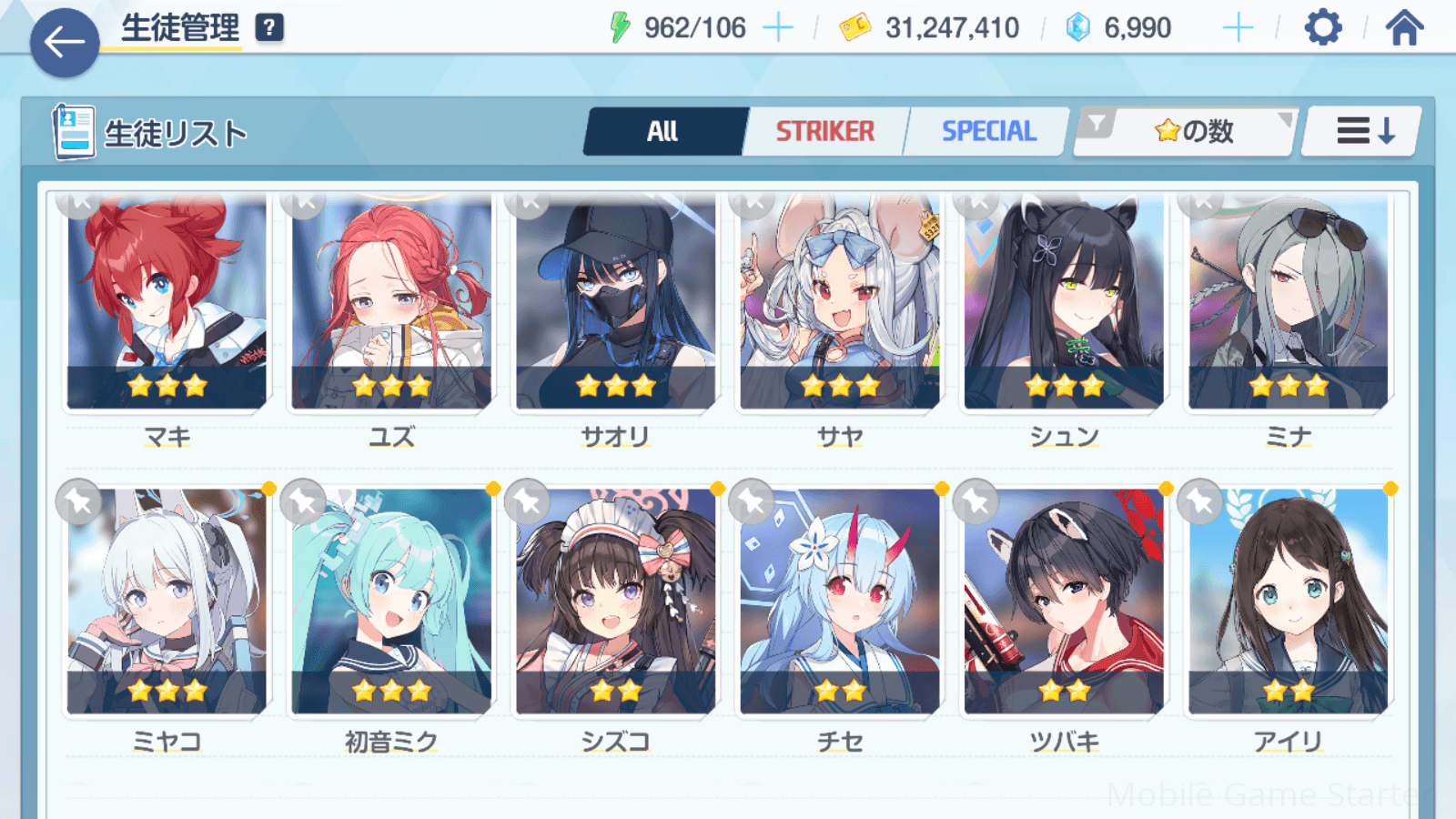
Task: Select student マキ
Action: point(167,305)
